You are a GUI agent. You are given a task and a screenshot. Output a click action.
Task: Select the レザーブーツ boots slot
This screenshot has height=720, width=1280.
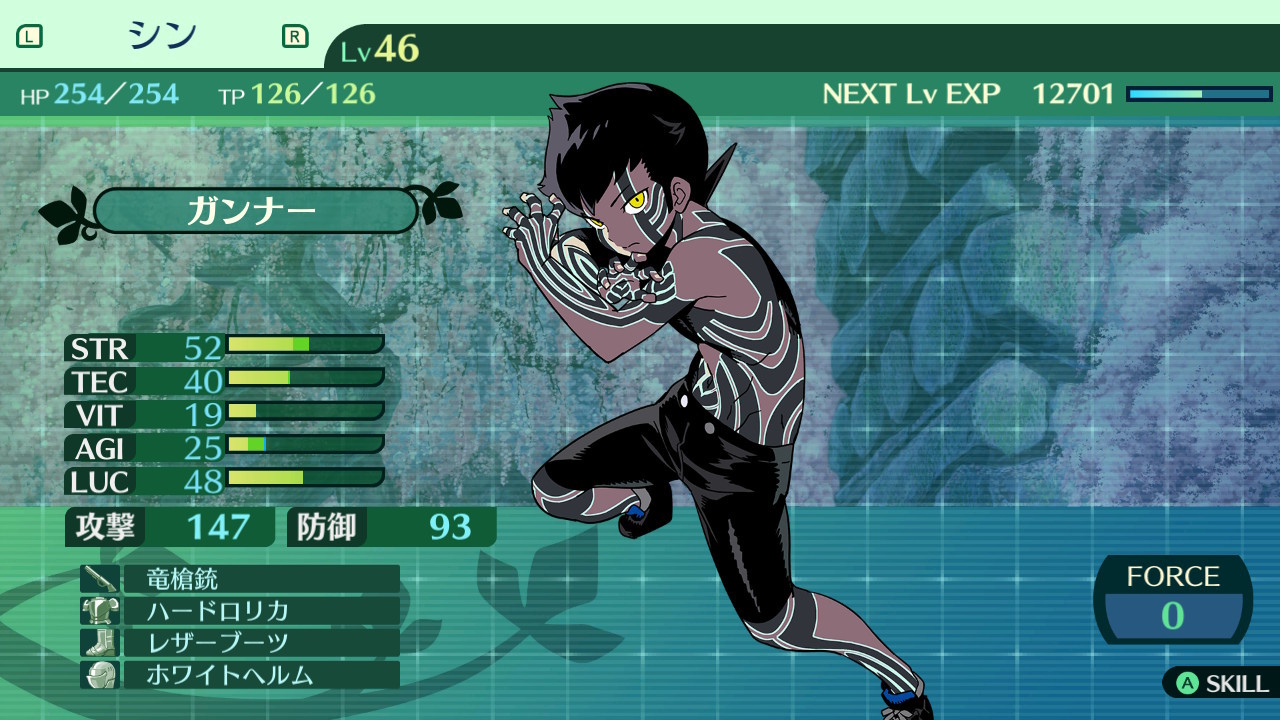tap(240, 643)
